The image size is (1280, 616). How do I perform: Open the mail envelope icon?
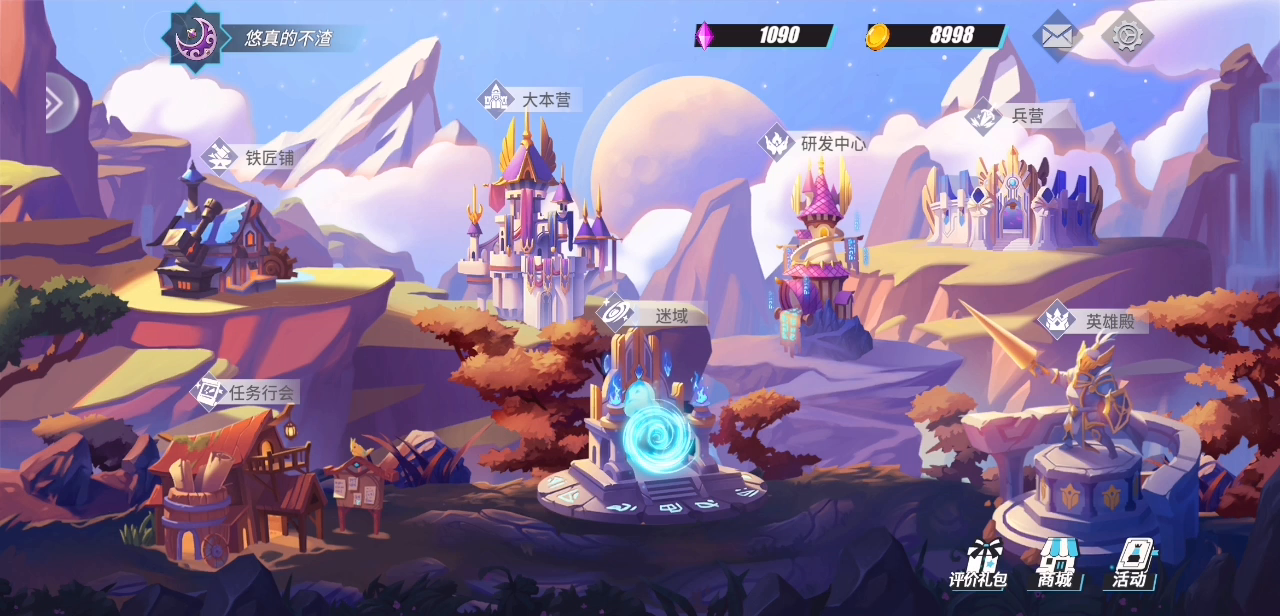[x=1057, y=36]
